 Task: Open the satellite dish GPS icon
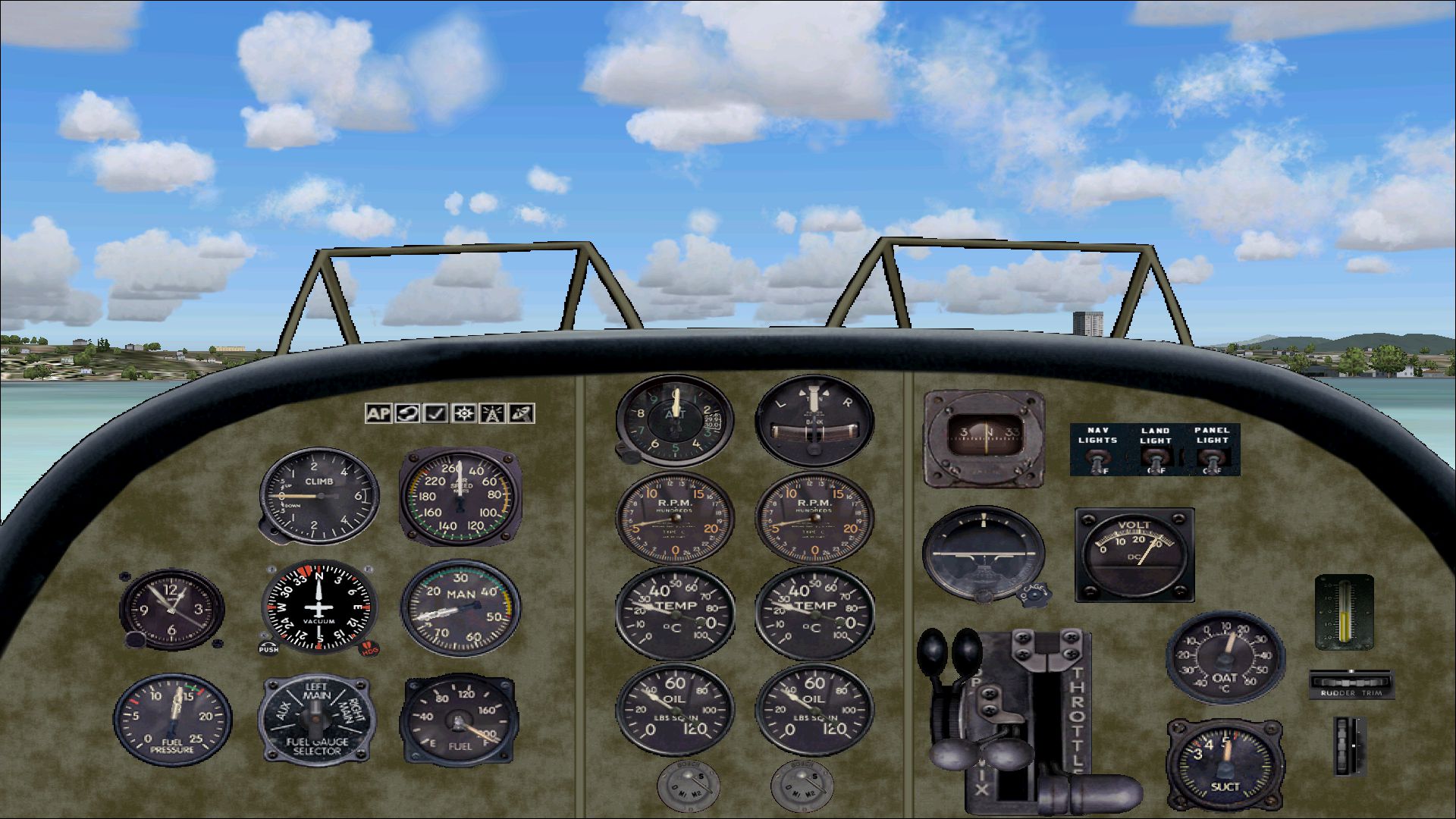click(522, 413)
